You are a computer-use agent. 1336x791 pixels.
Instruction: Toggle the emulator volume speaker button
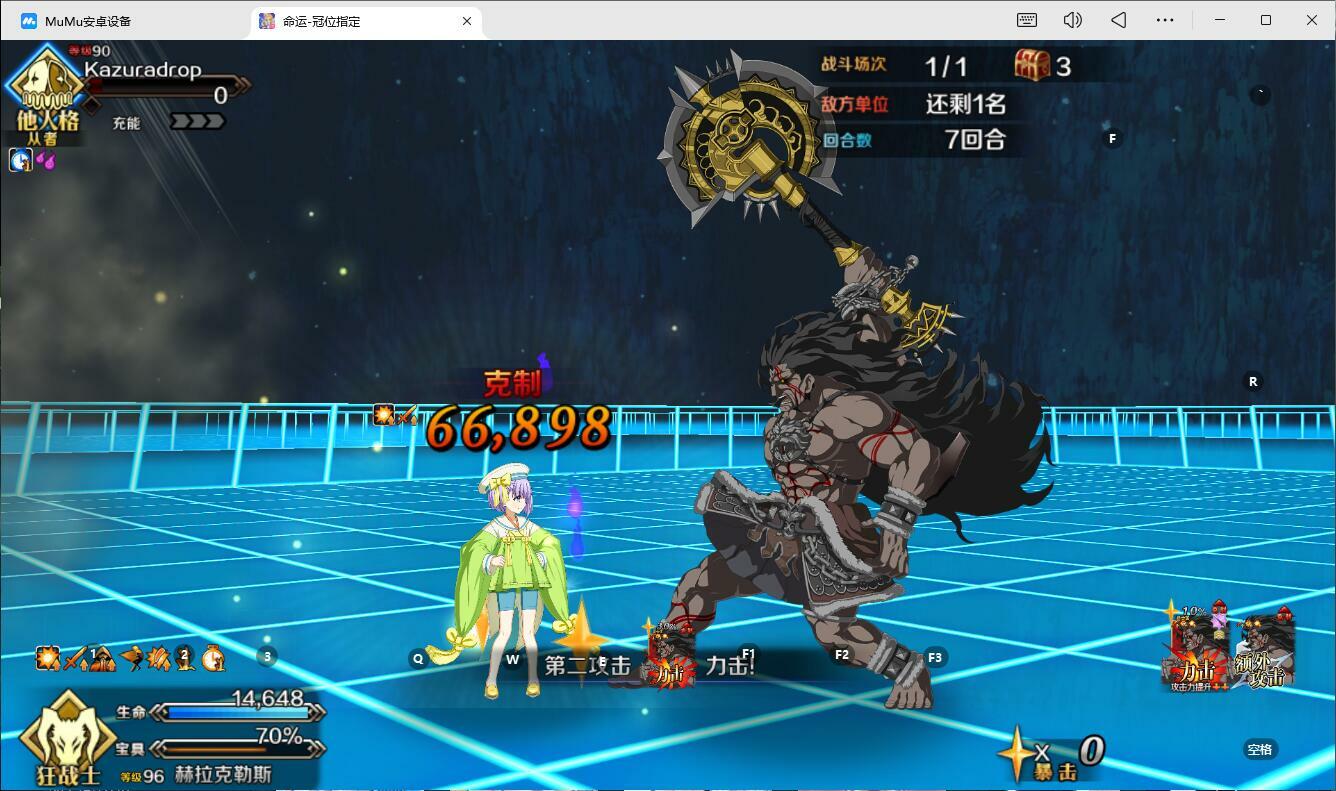(1072, 20)
